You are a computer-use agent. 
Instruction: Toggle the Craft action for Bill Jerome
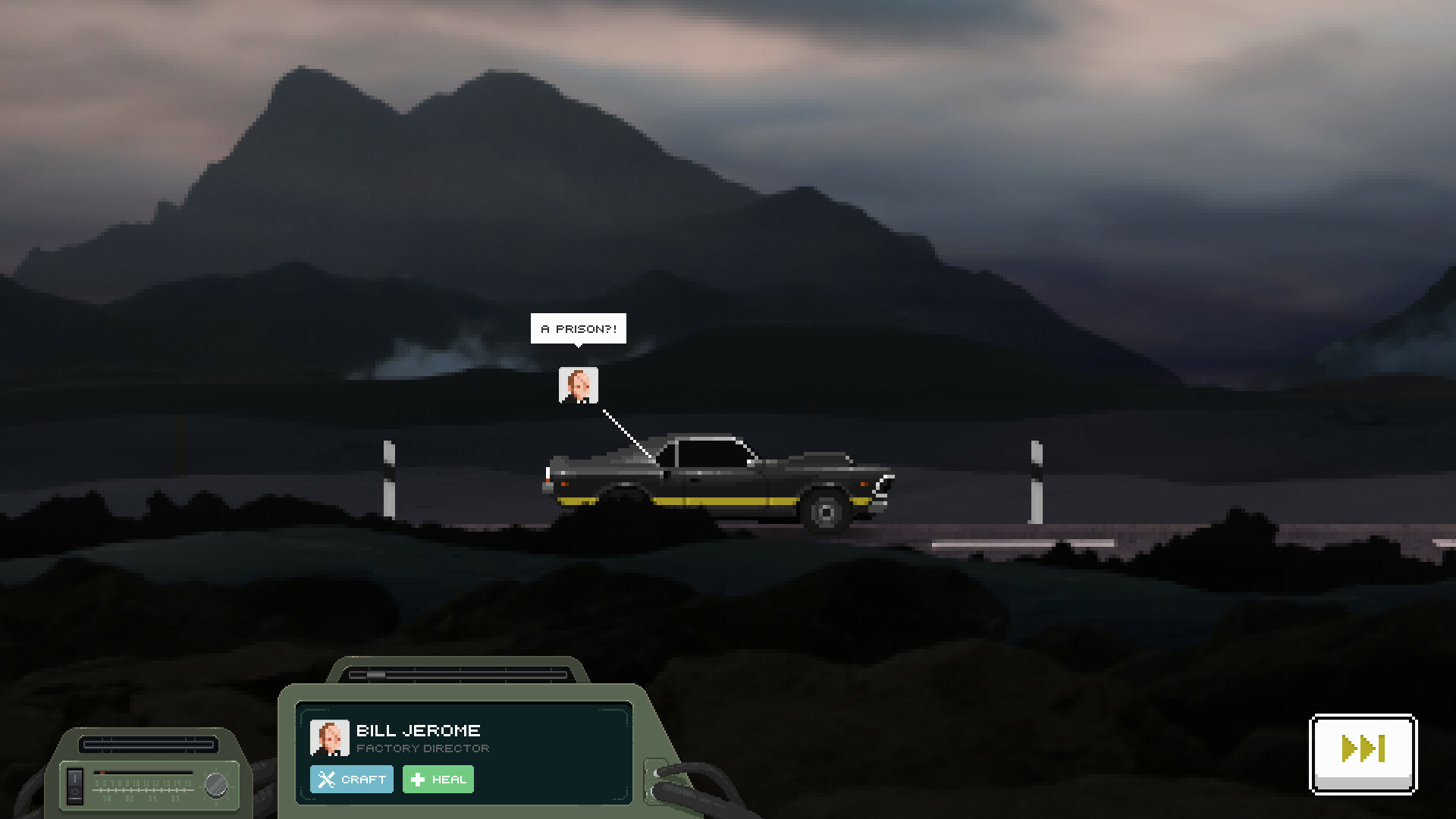[x=351, y=779]
